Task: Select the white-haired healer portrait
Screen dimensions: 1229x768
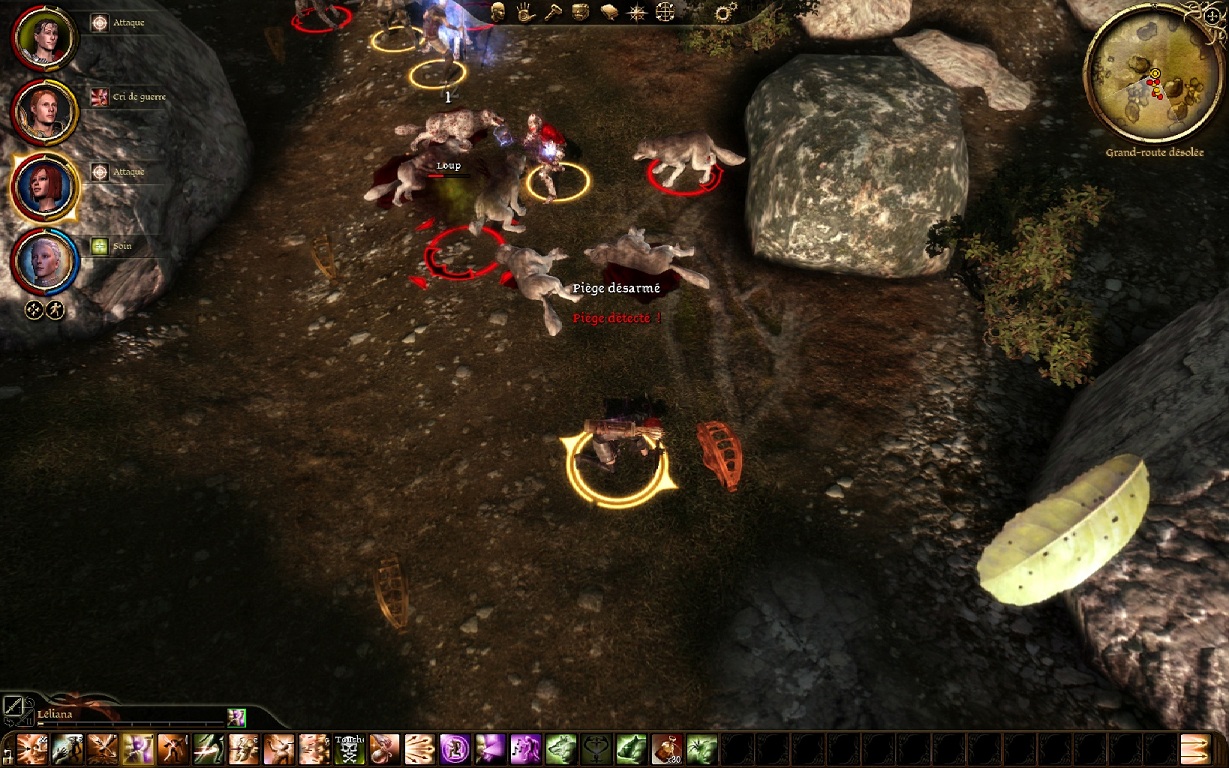Action: [44, 260]
